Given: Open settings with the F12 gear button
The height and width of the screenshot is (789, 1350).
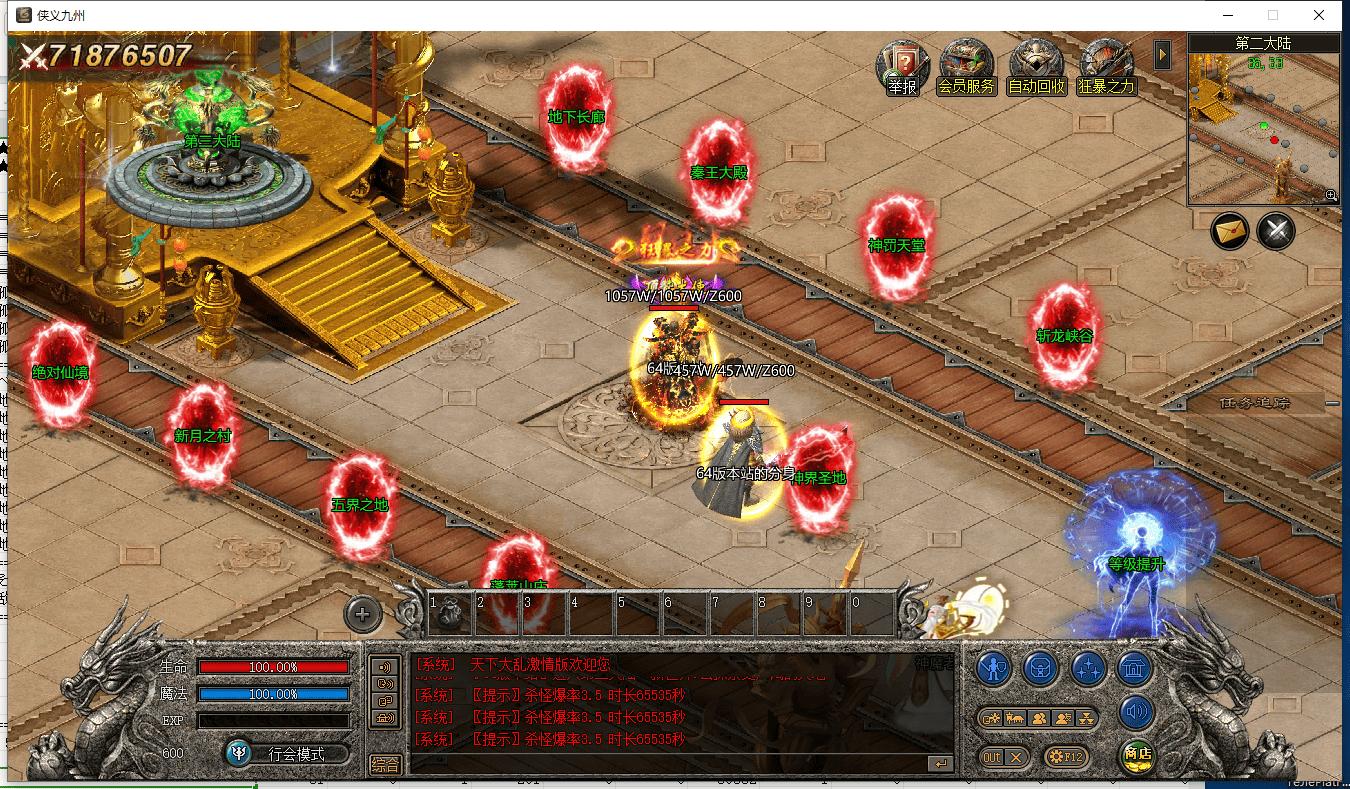Looking at the screenshot, I should pyautogui.click(x=1066, y=757).
